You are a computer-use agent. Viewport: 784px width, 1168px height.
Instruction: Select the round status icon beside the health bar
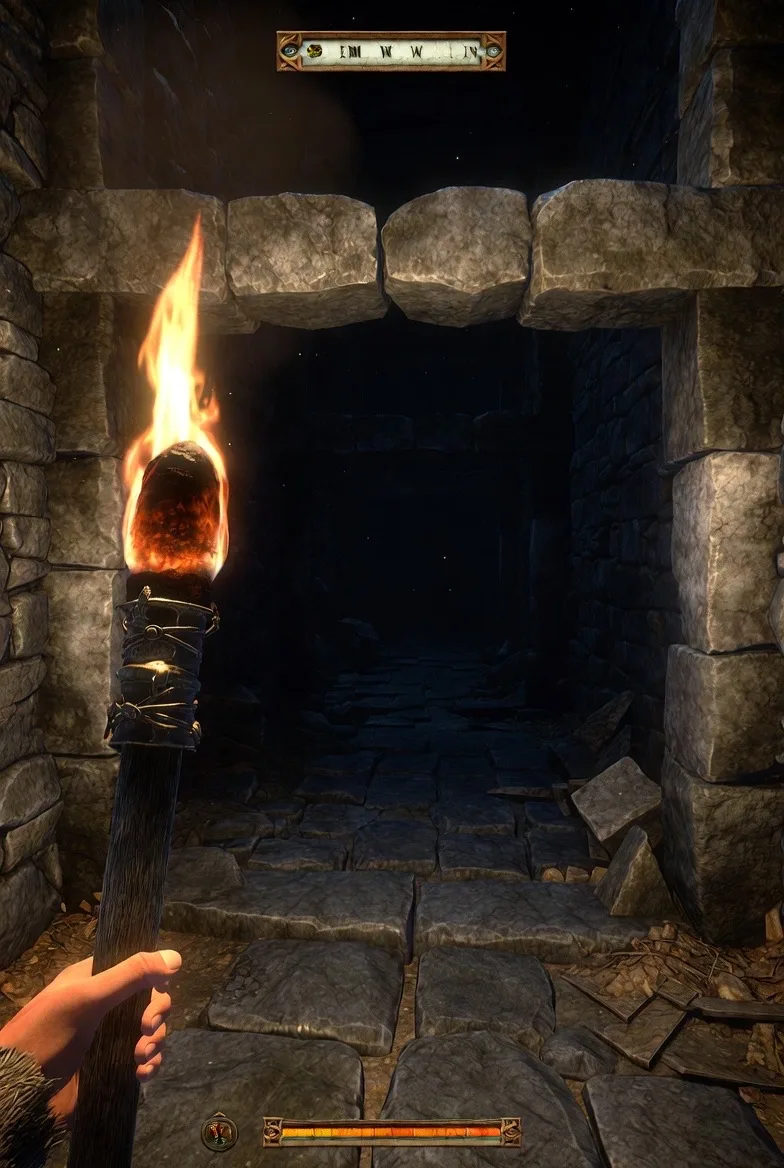point(219,1132)
